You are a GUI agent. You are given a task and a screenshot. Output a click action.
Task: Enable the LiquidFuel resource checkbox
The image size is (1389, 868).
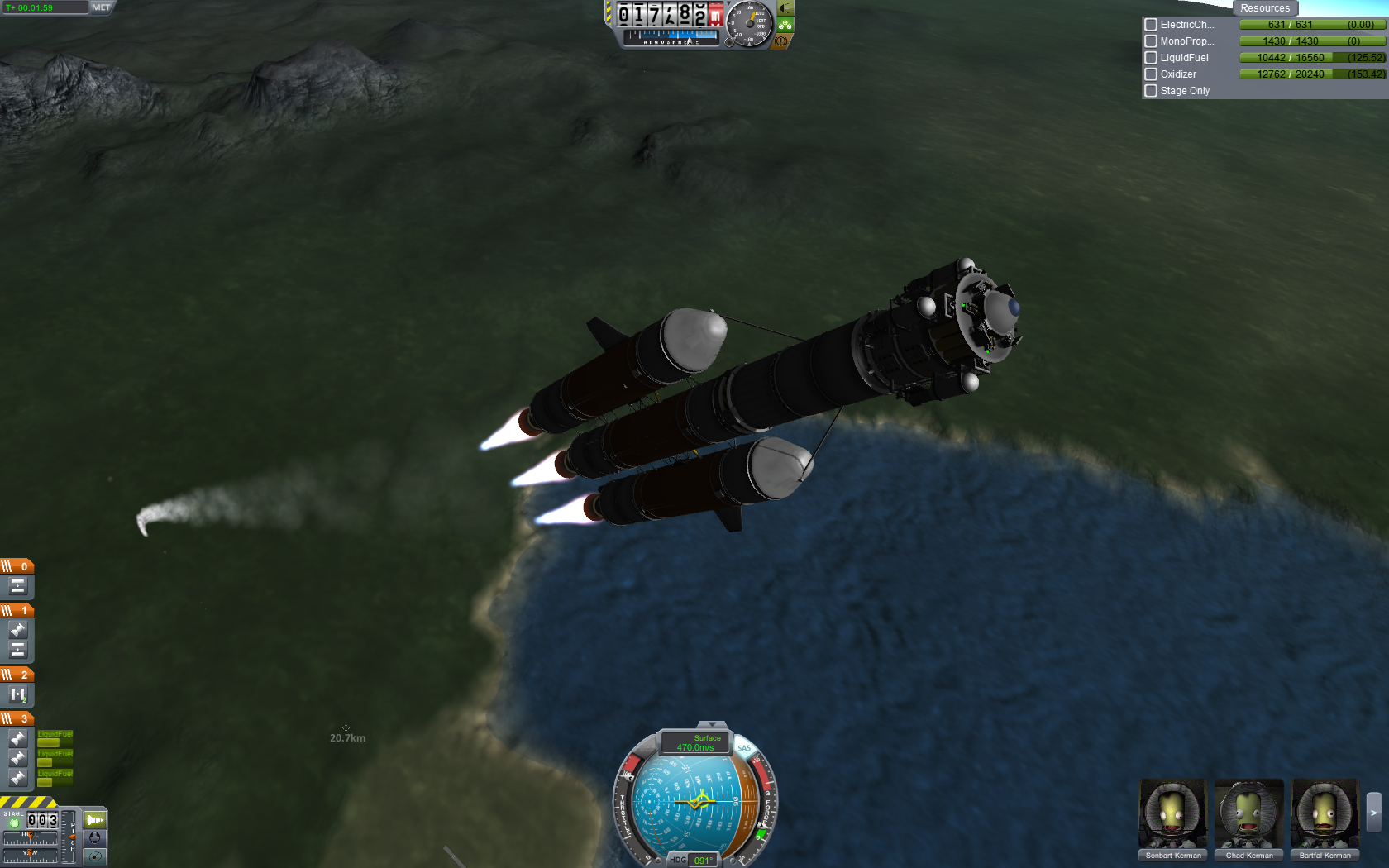click(1151, 58)
